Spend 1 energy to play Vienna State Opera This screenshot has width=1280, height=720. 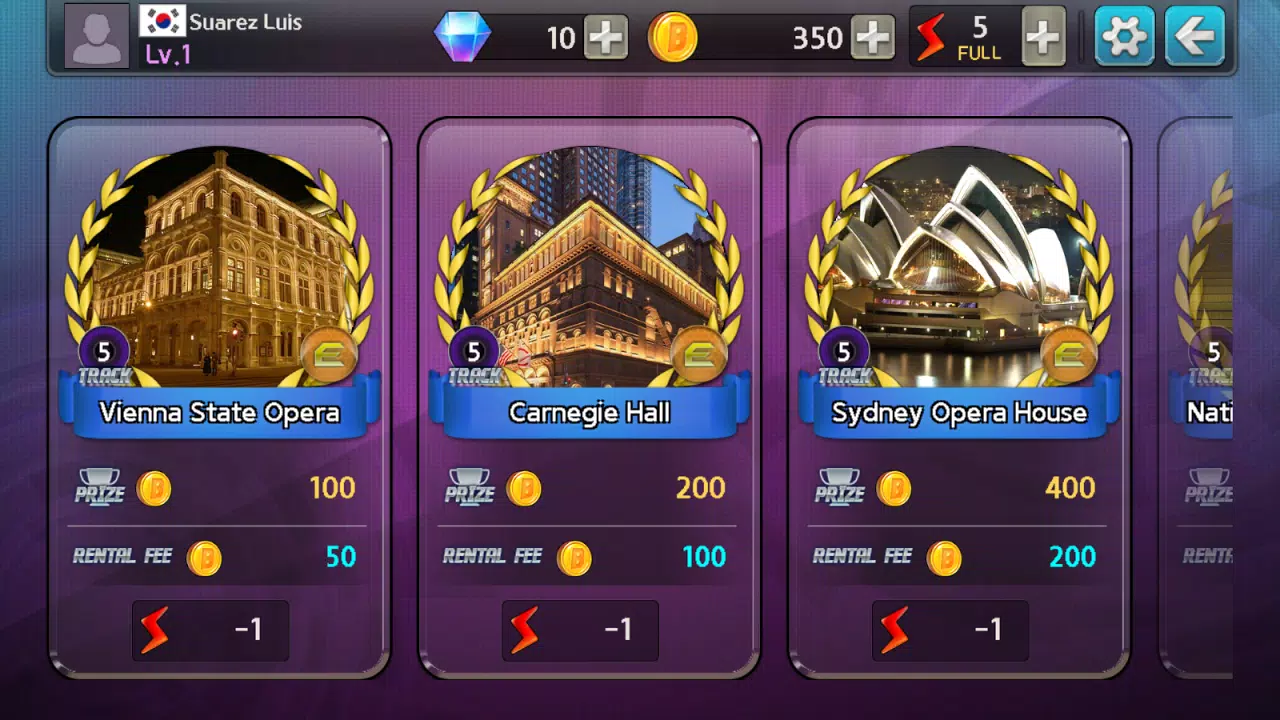click(209, 631)
